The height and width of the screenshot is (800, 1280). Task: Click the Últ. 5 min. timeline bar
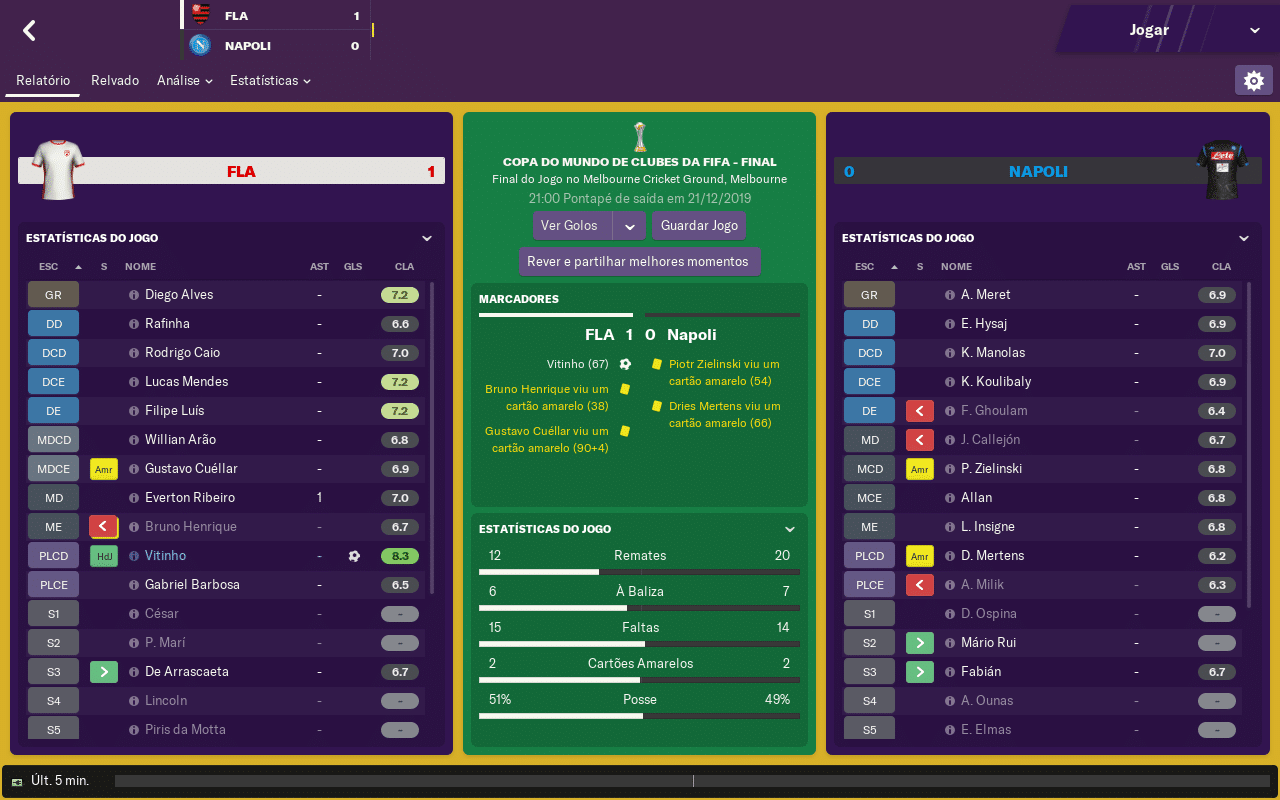(x=694, y=781)
